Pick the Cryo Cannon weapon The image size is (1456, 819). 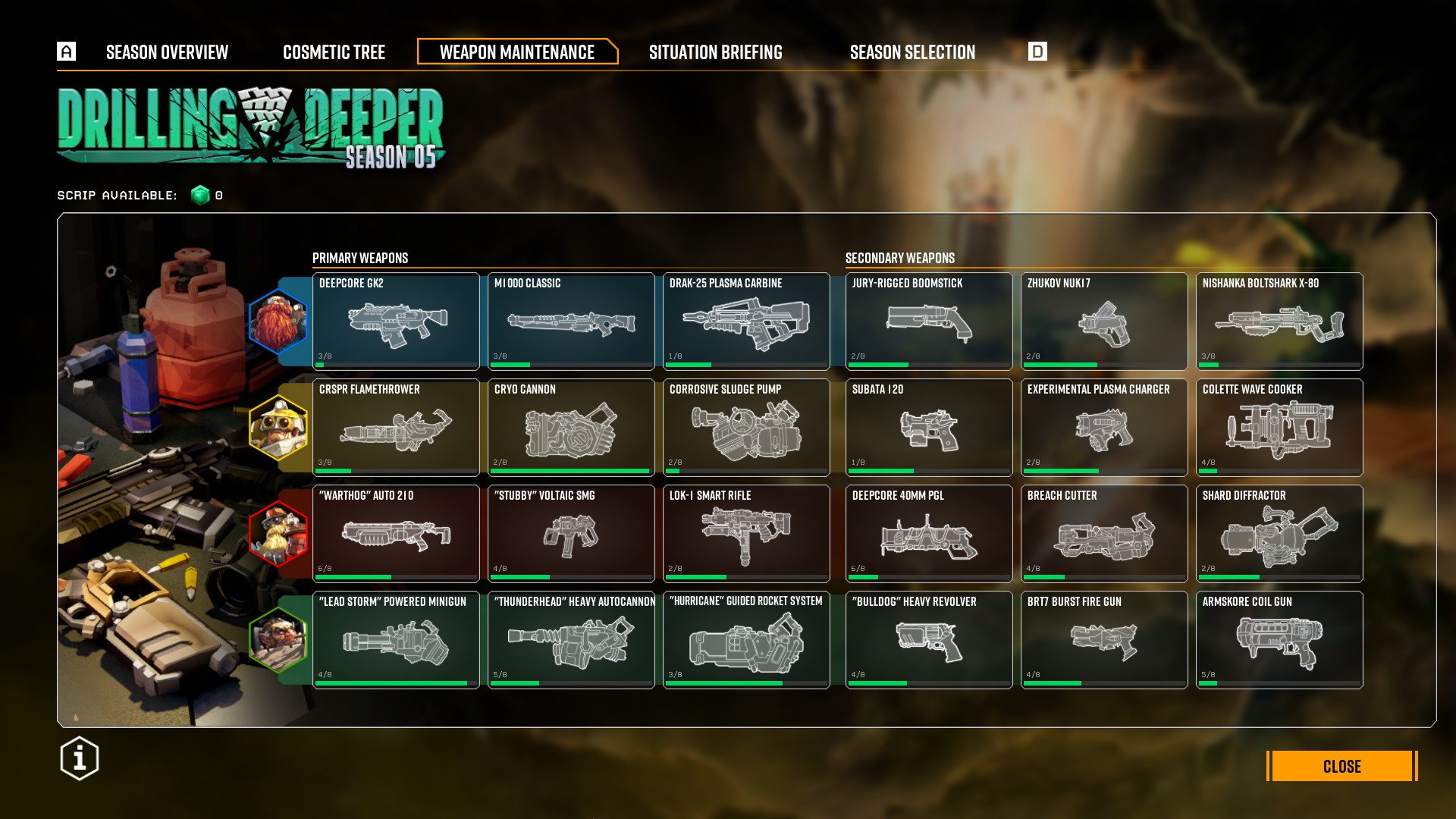coord(571,428)
